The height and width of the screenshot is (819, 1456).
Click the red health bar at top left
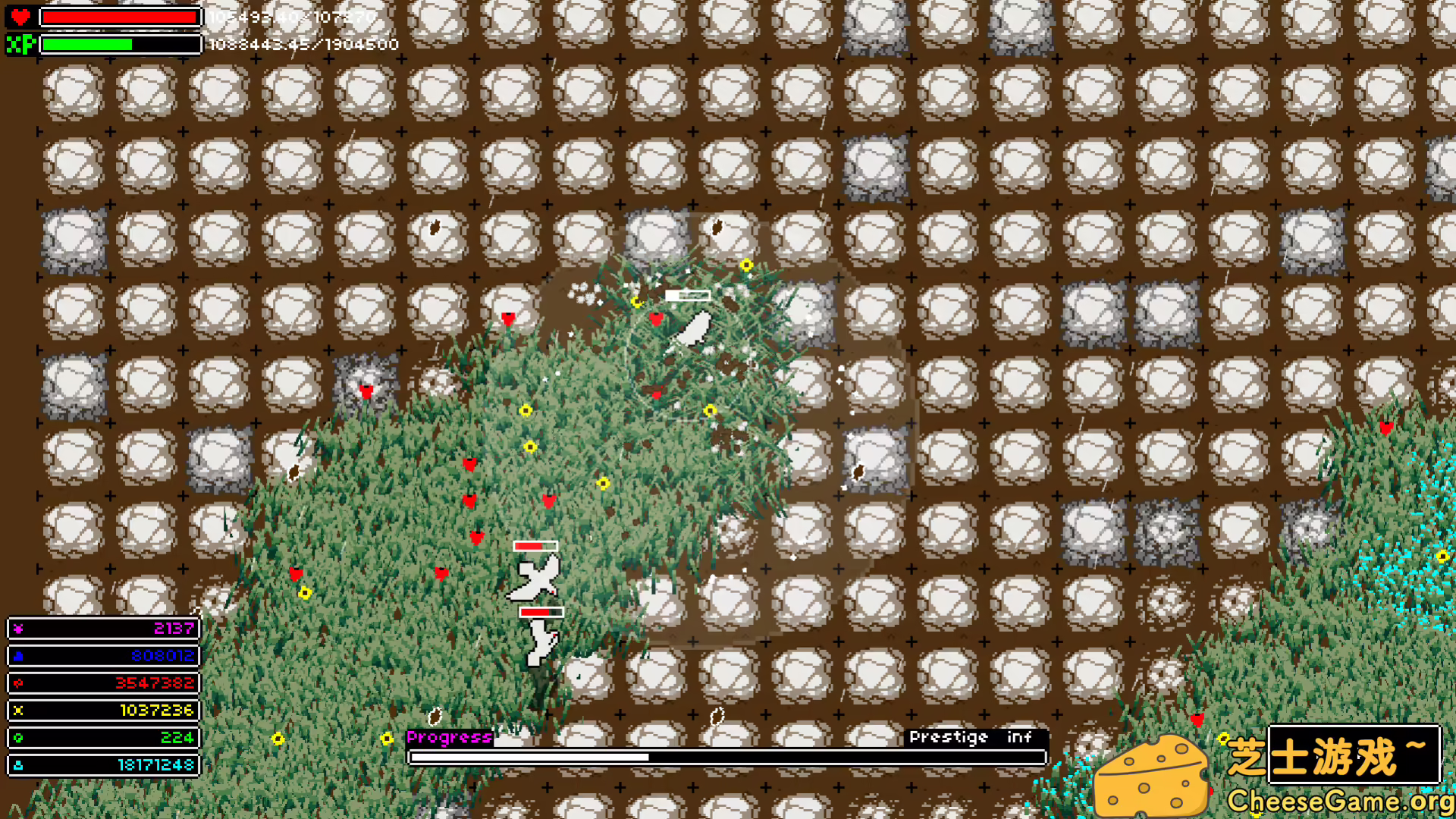click(x=118, y=17)
